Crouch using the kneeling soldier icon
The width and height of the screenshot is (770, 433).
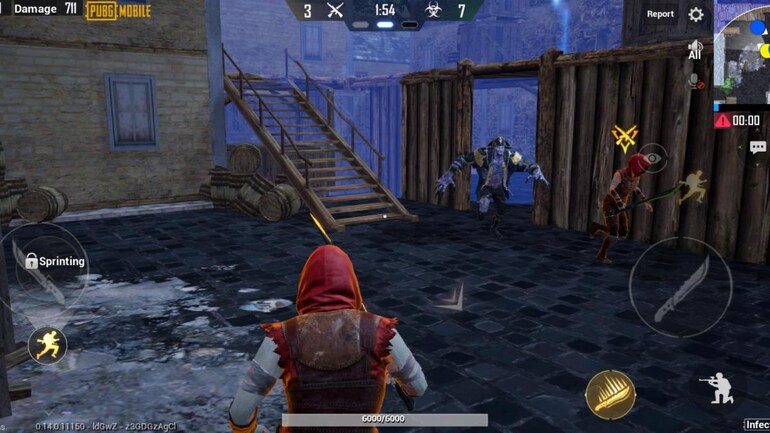pos(716,387)
